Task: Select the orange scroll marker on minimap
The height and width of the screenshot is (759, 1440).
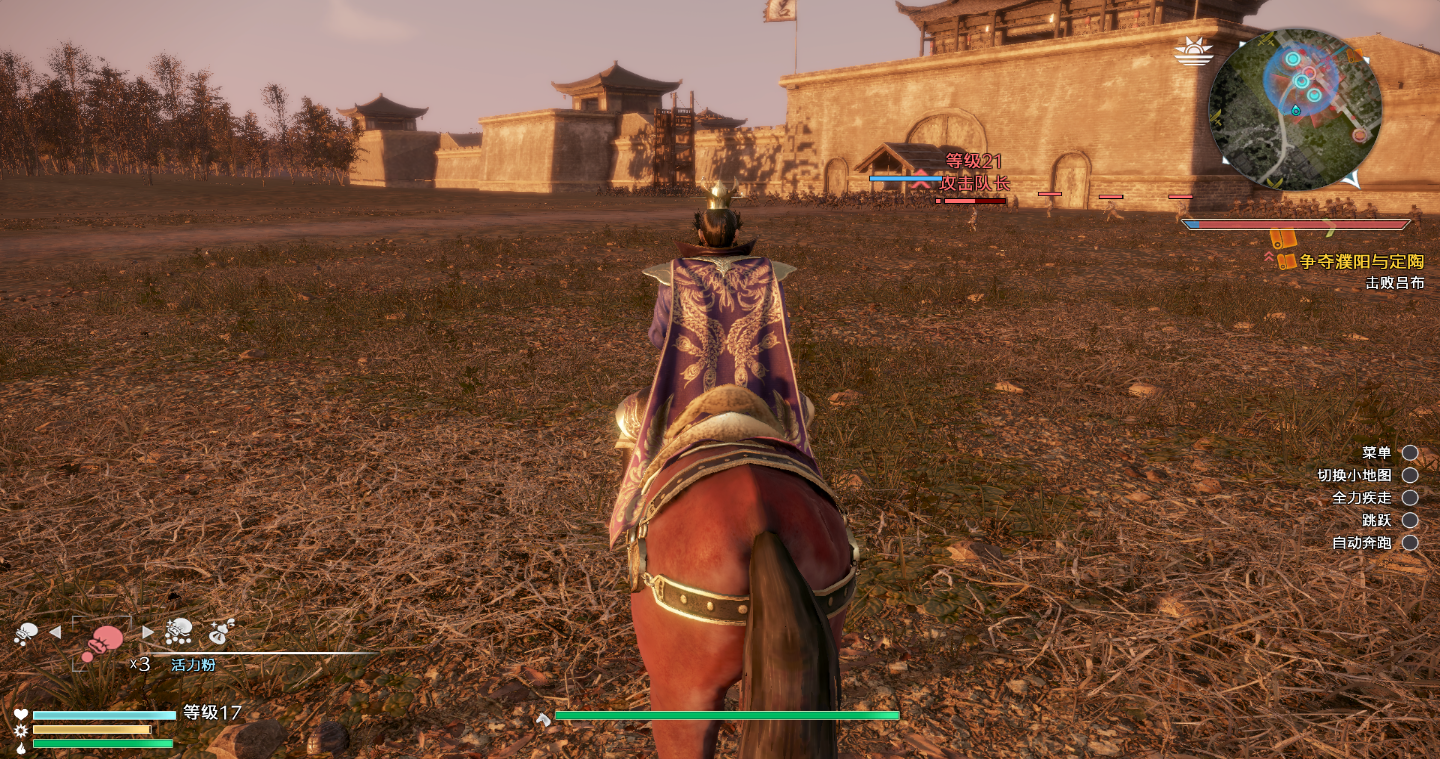Action: pos(1353,56)
